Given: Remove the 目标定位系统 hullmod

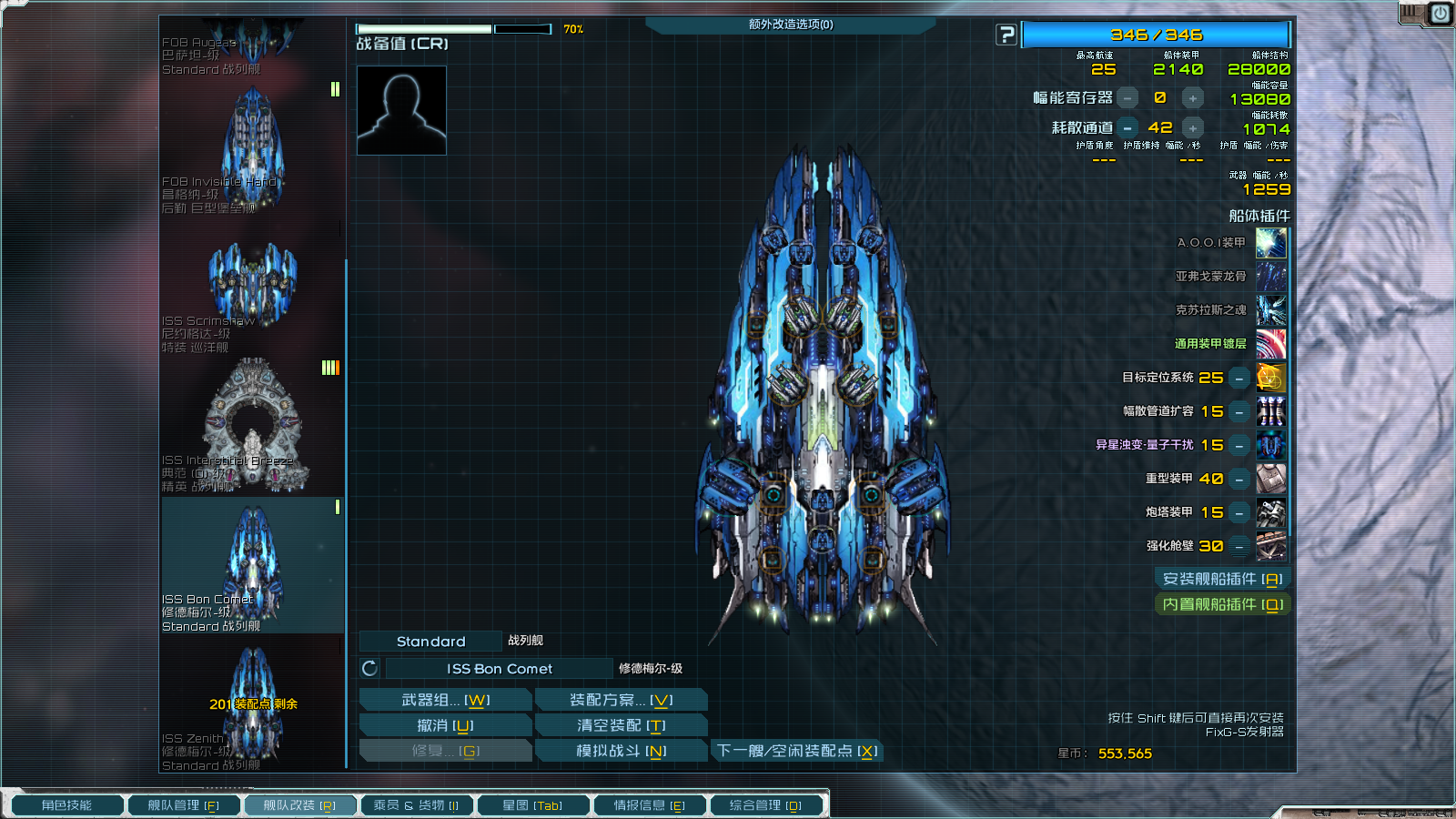Looking at the screenshot, I should pyautogui.click(x=1239, y=378).
